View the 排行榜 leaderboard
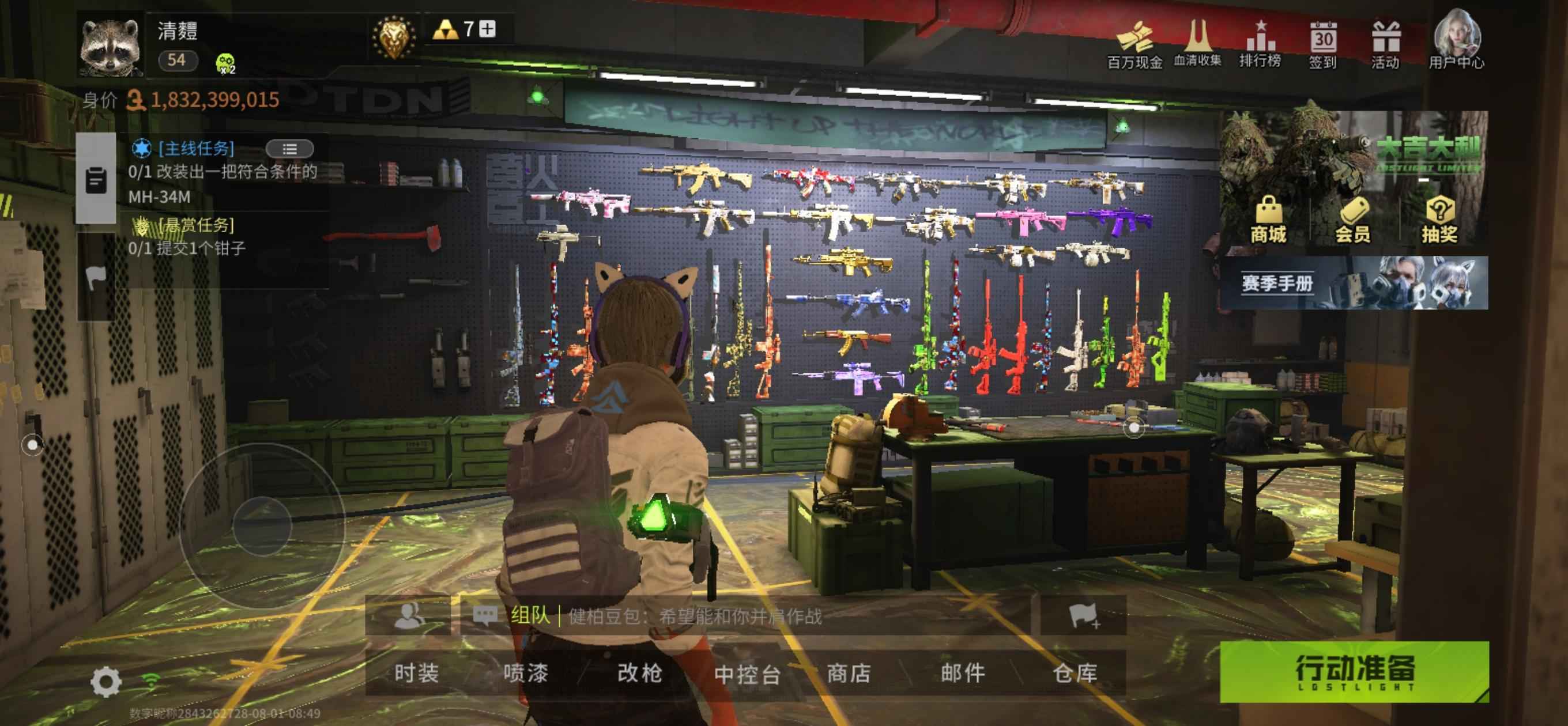1568x726 pixels. (1260, 43)
